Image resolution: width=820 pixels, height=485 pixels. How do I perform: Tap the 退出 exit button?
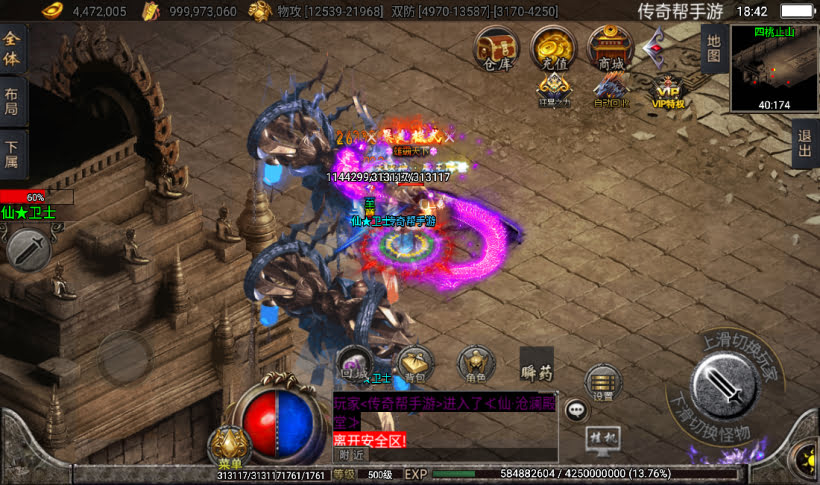(804, 144)
